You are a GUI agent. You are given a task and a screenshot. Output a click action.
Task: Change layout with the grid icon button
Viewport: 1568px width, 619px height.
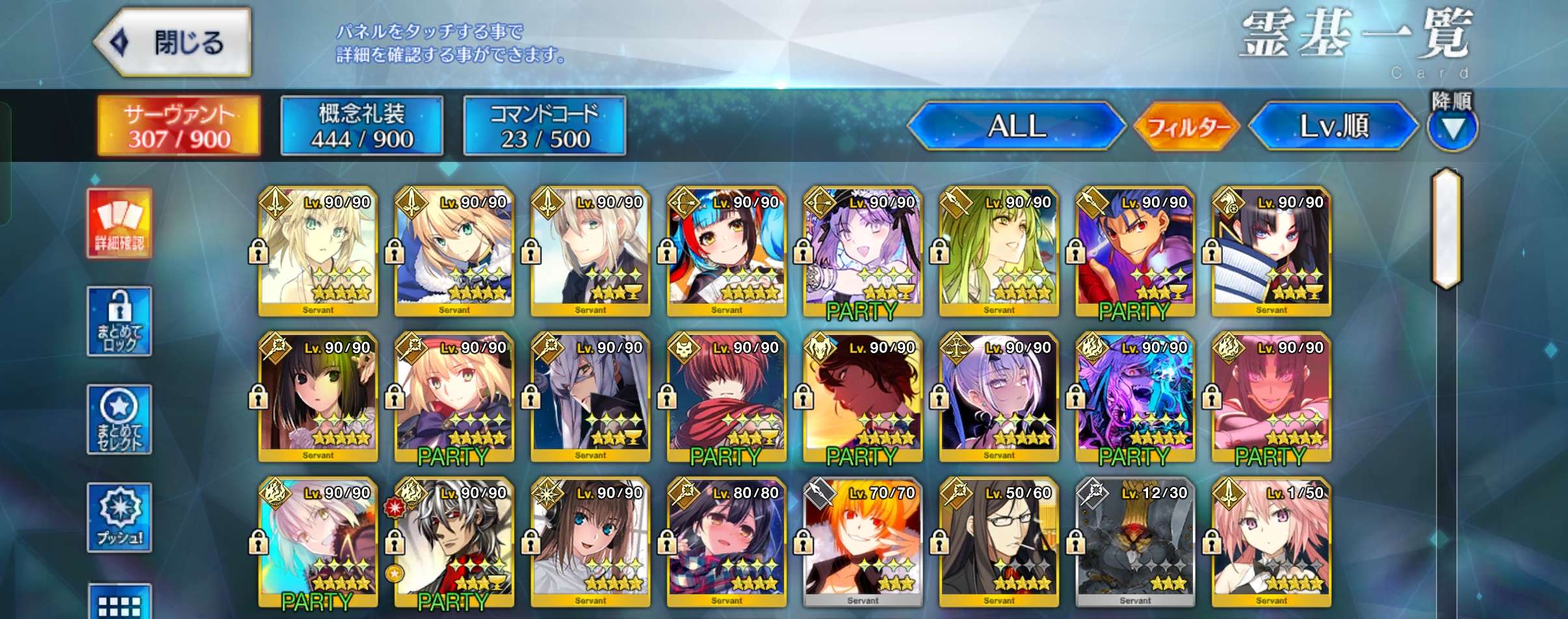(120, 603)
